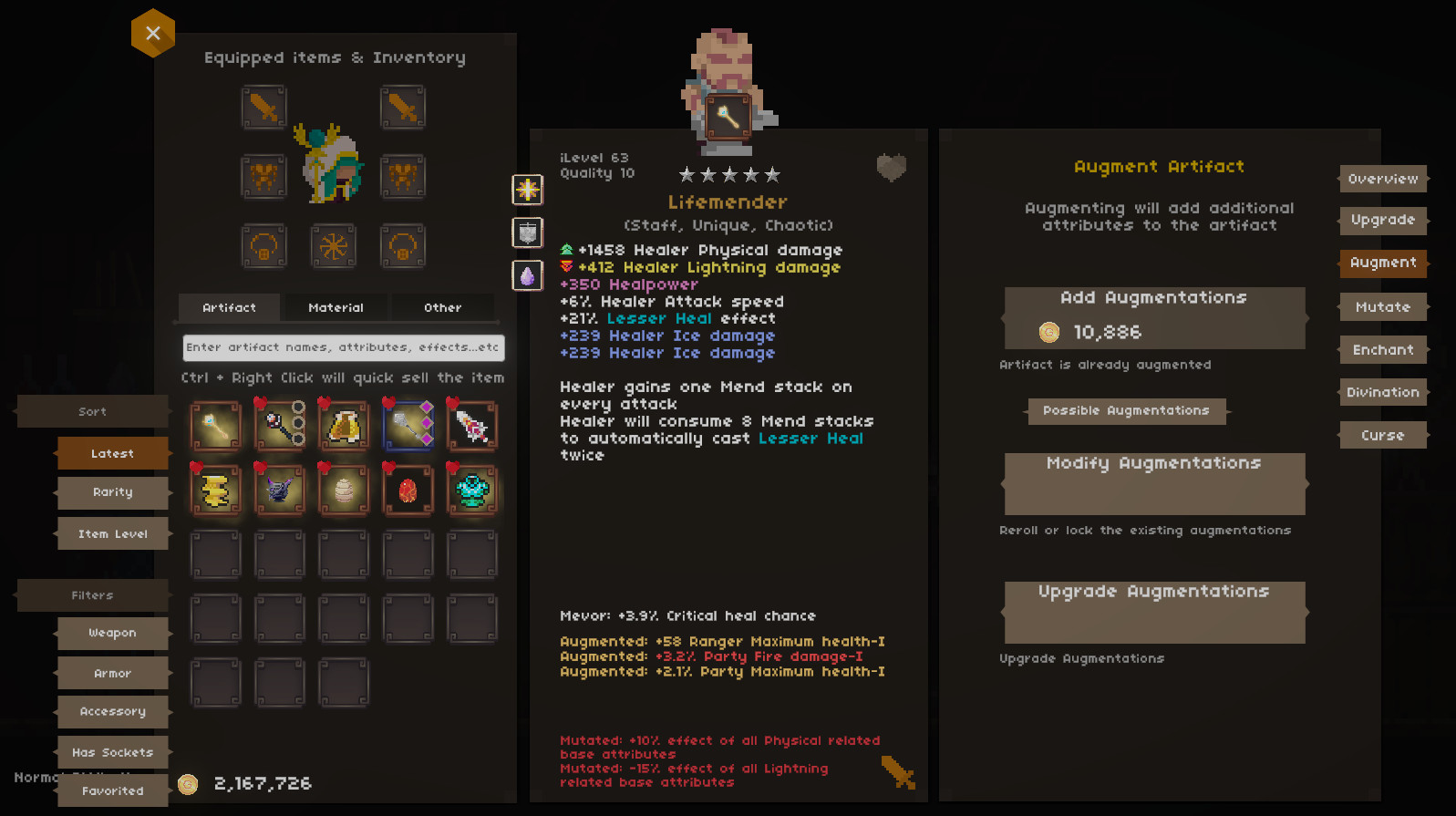Select the teal armor artifact in inventory
1456x816 pixels.
471,490
